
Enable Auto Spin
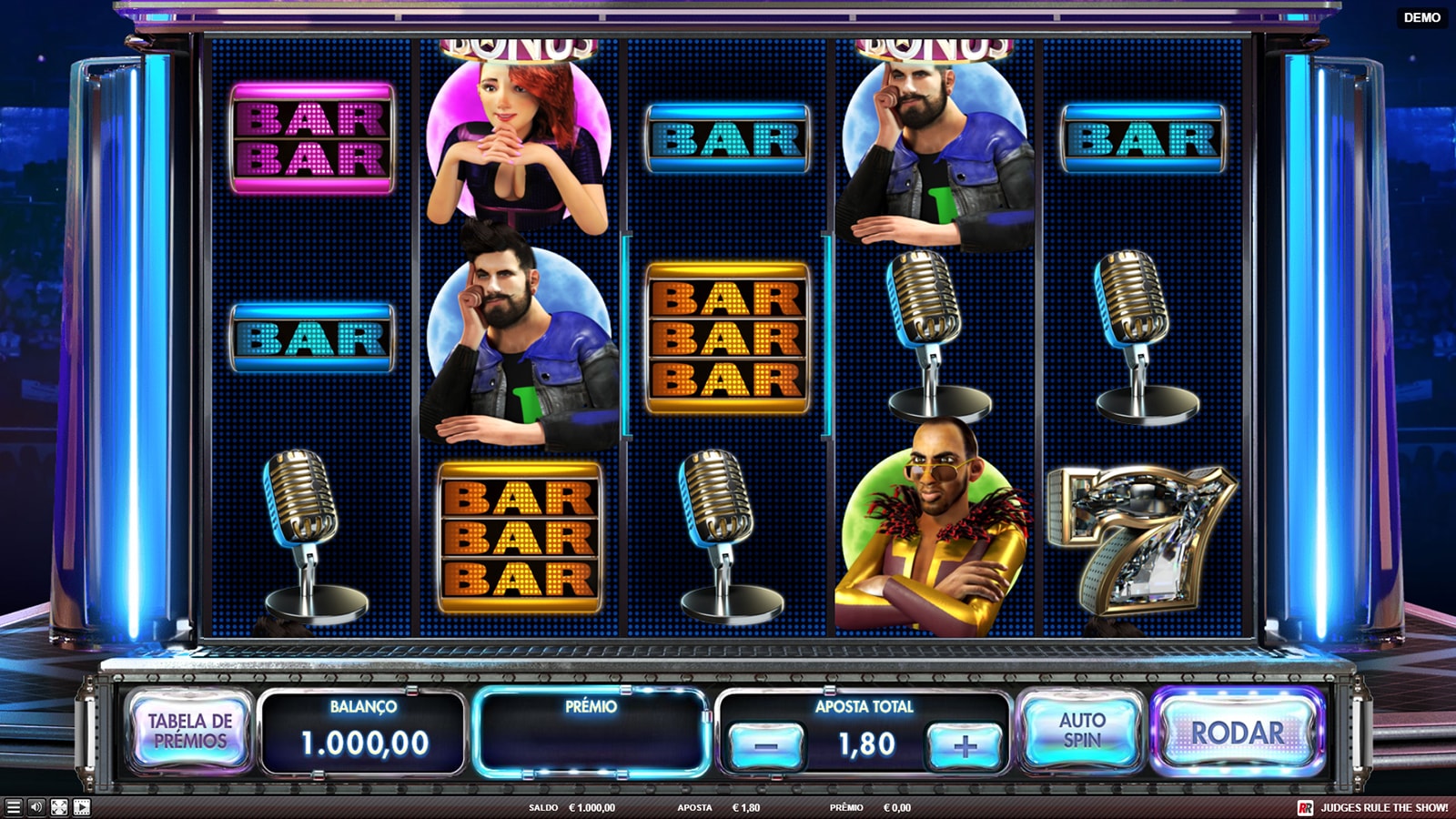[1081, 731]
